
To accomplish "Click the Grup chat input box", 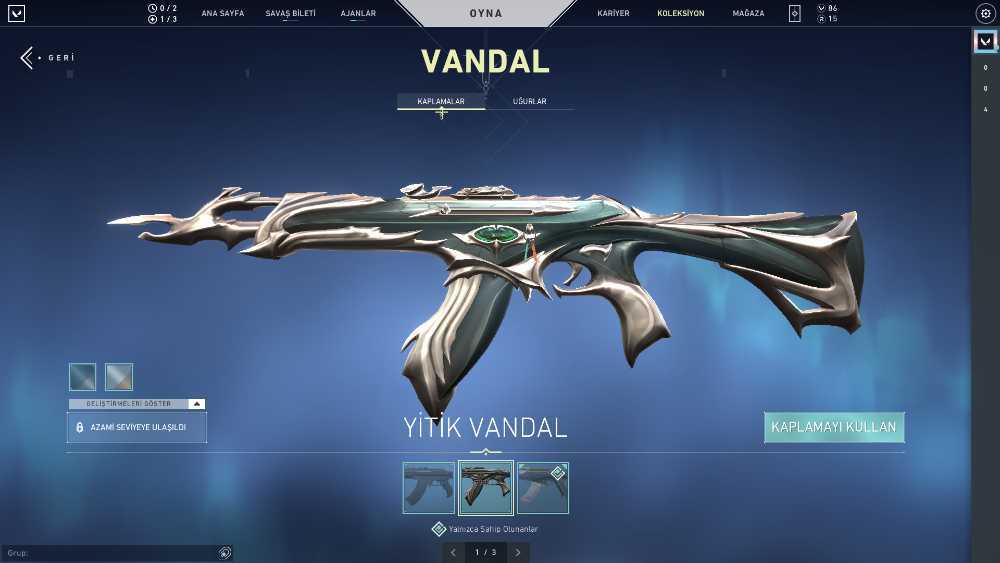I will point(110,553).
